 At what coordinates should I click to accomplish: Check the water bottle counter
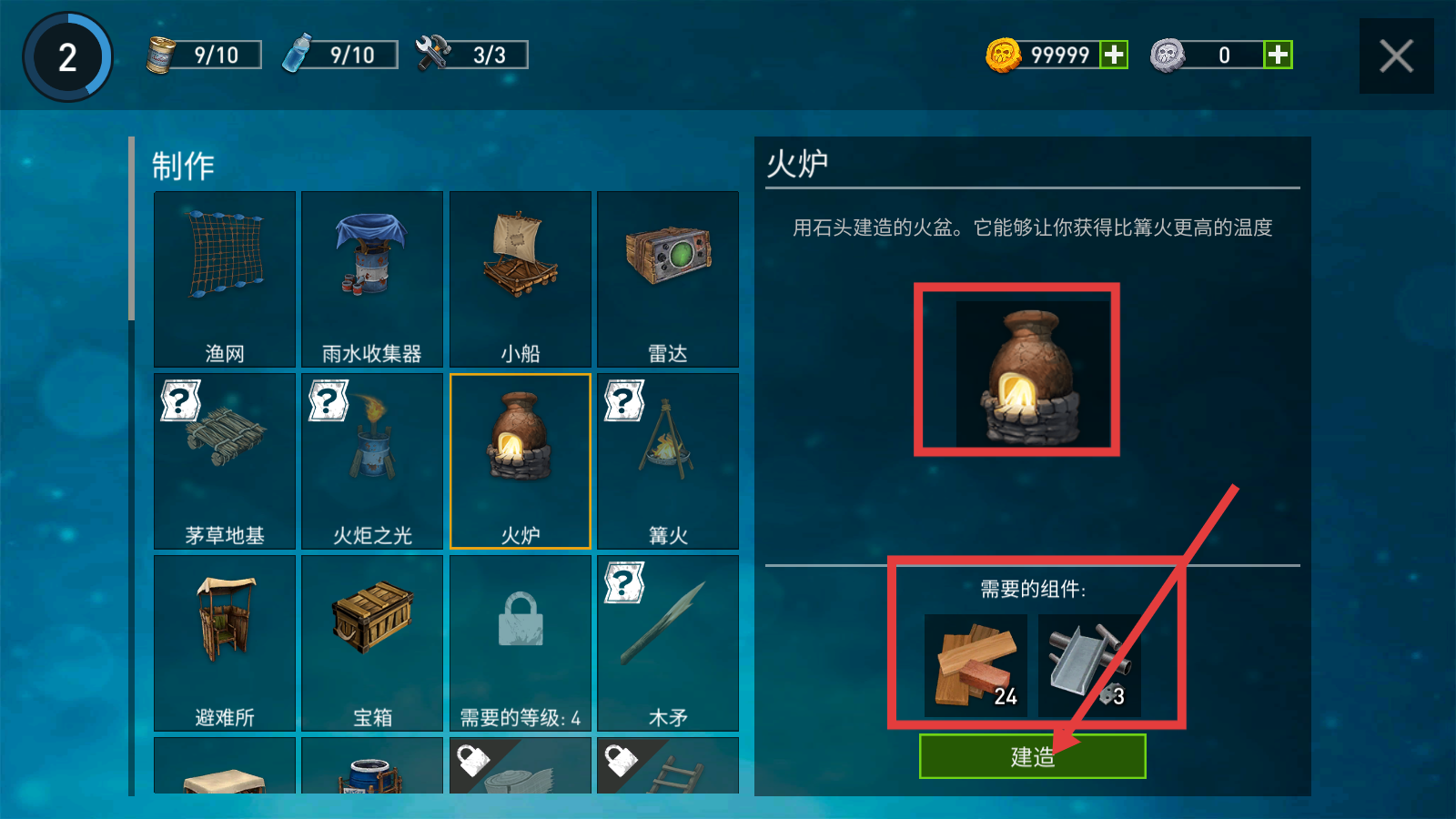point(337,55)
